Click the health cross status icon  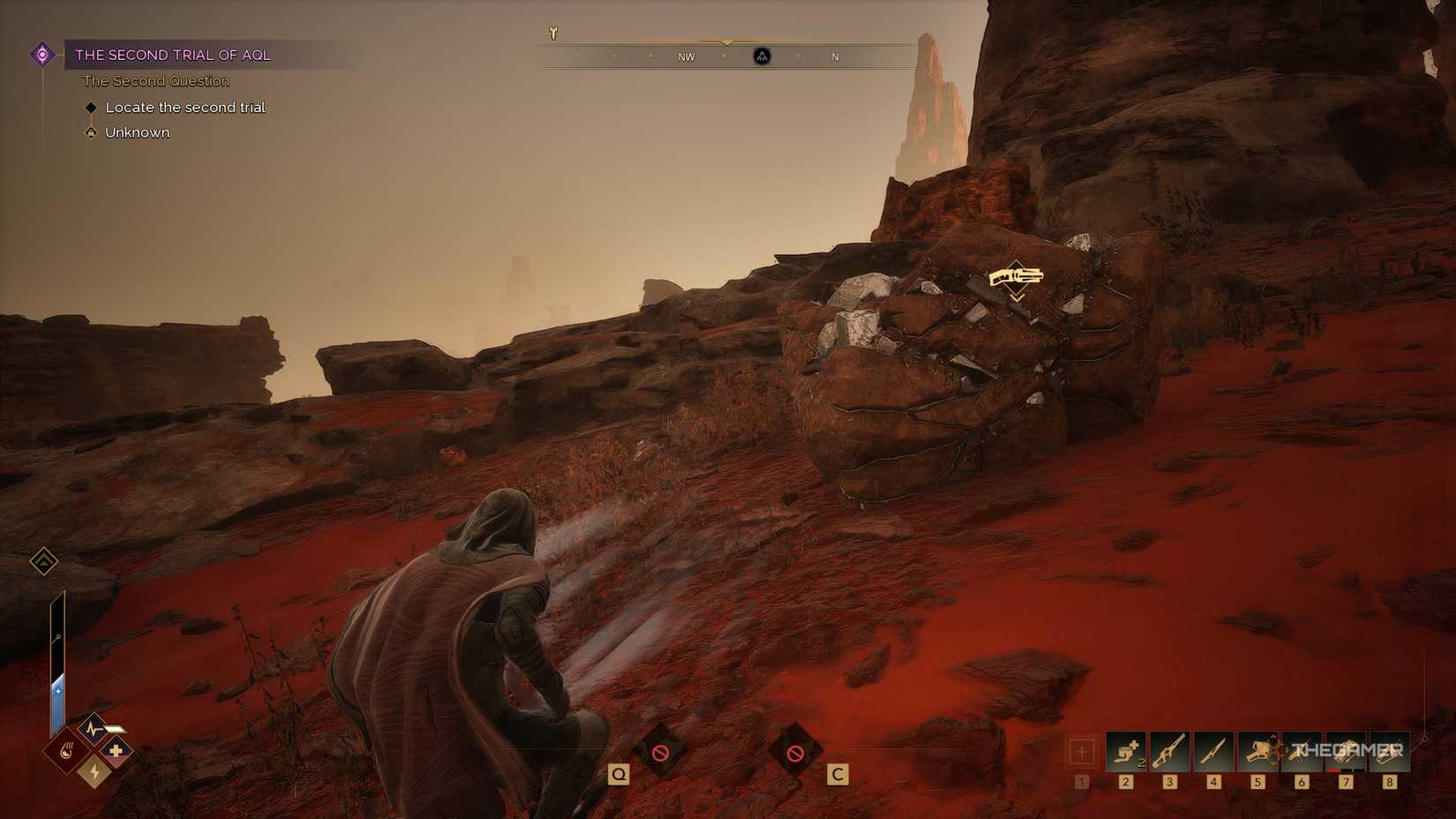tap(116, 751)
